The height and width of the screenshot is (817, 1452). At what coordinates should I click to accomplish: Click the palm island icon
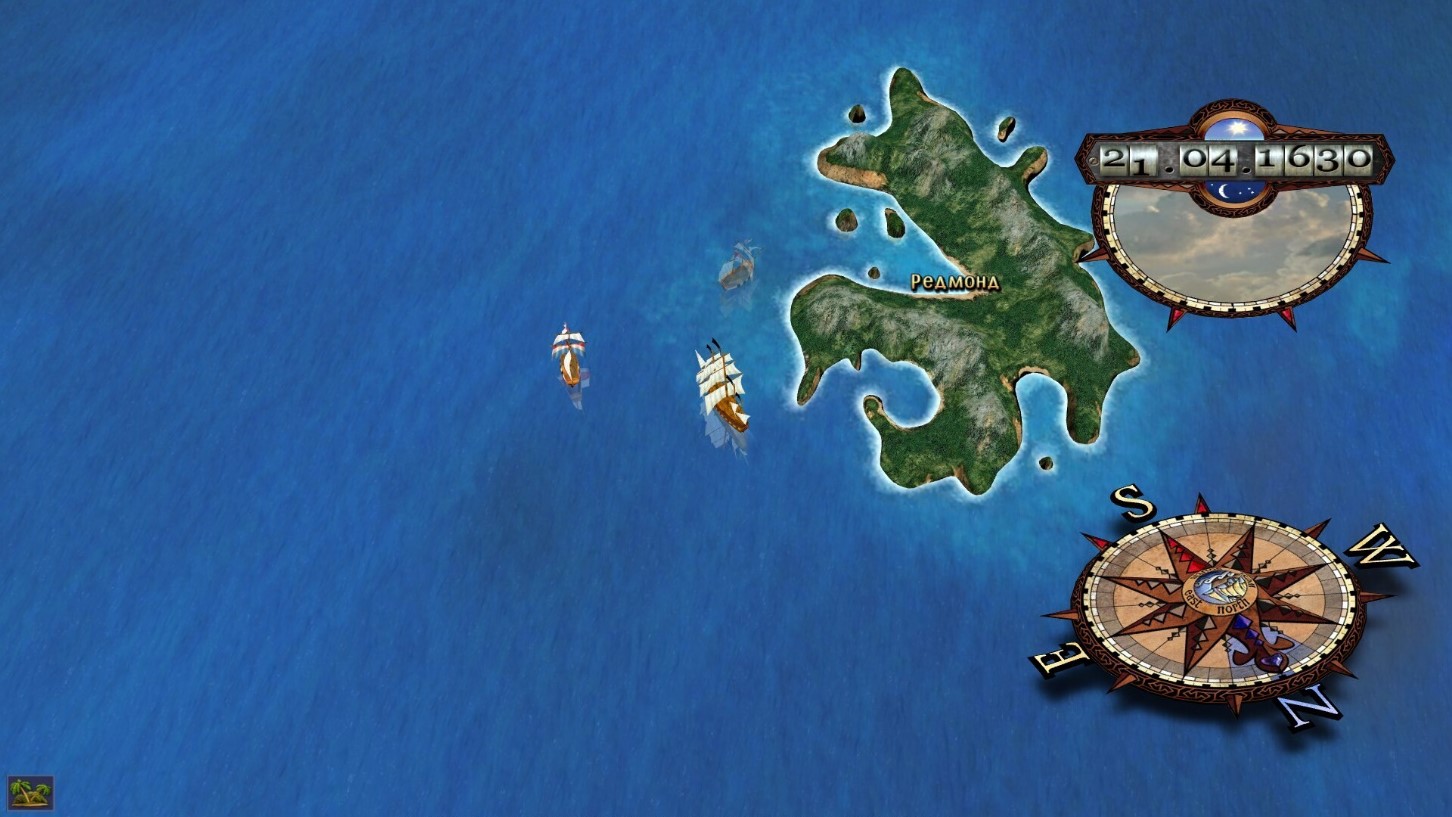30,793
